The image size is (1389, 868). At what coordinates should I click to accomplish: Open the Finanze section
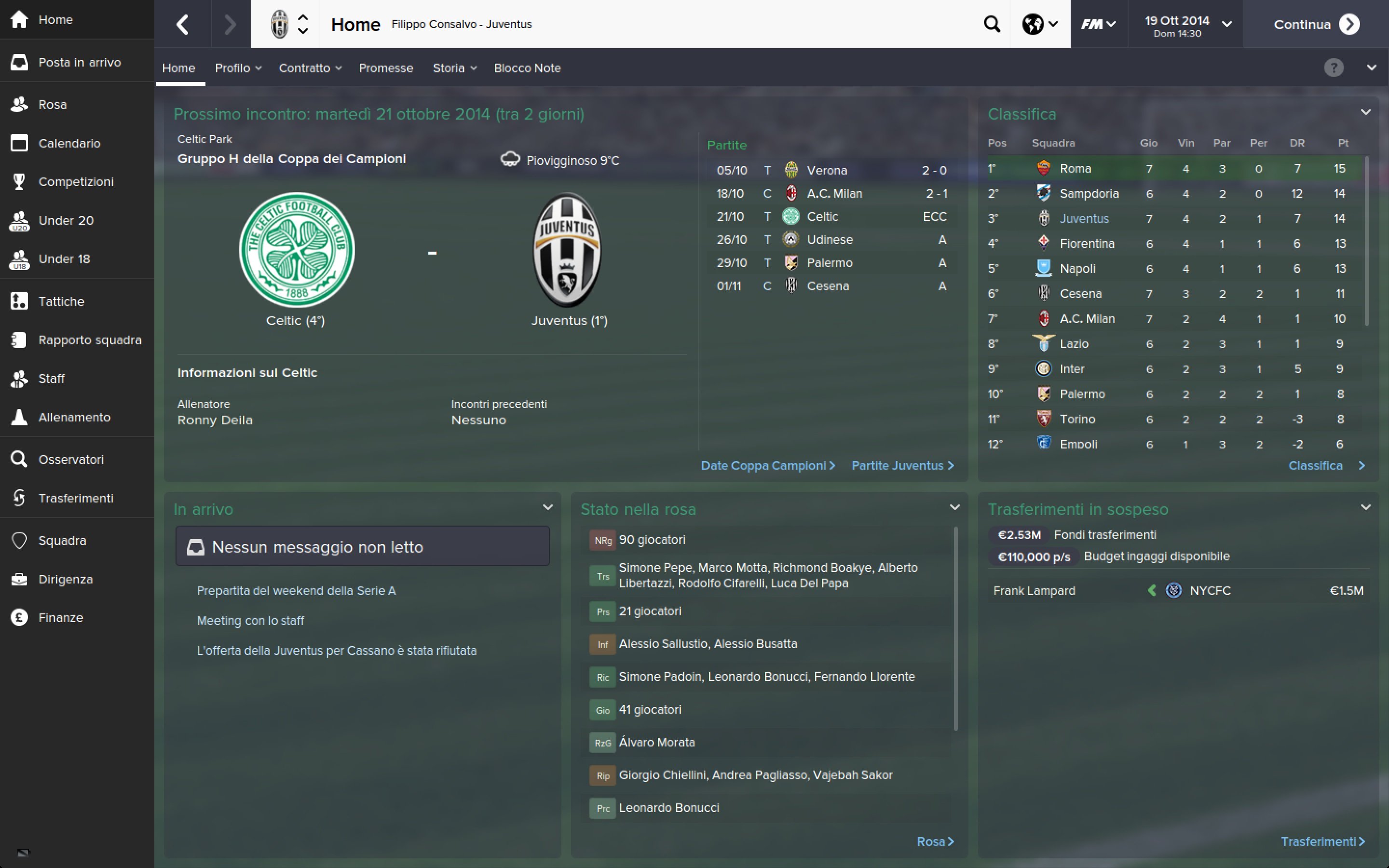pos(60,618)
